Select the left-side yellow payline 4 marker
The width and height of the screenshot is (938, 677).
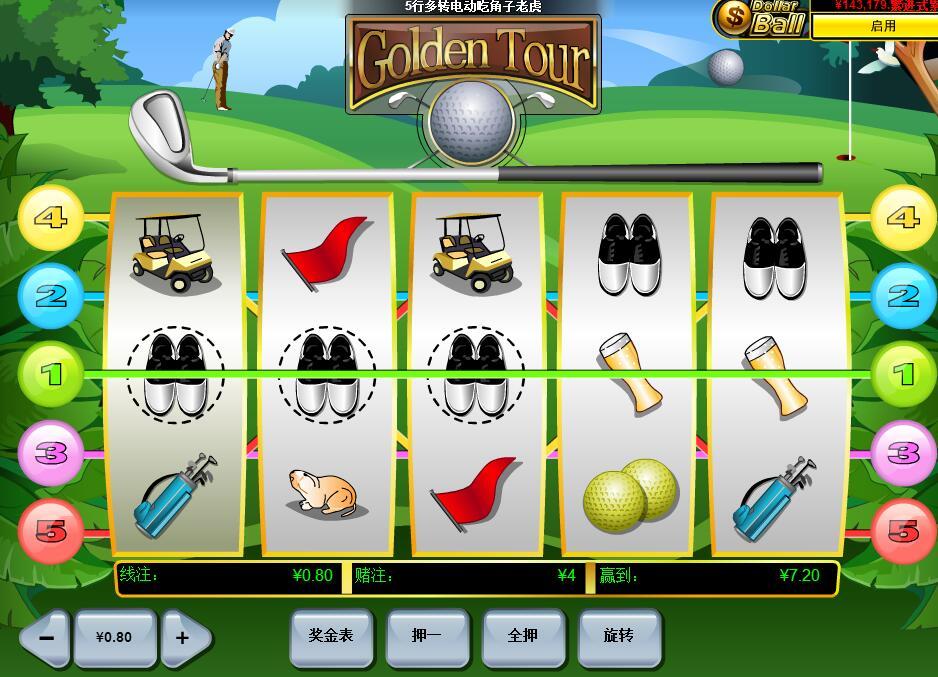51,217
